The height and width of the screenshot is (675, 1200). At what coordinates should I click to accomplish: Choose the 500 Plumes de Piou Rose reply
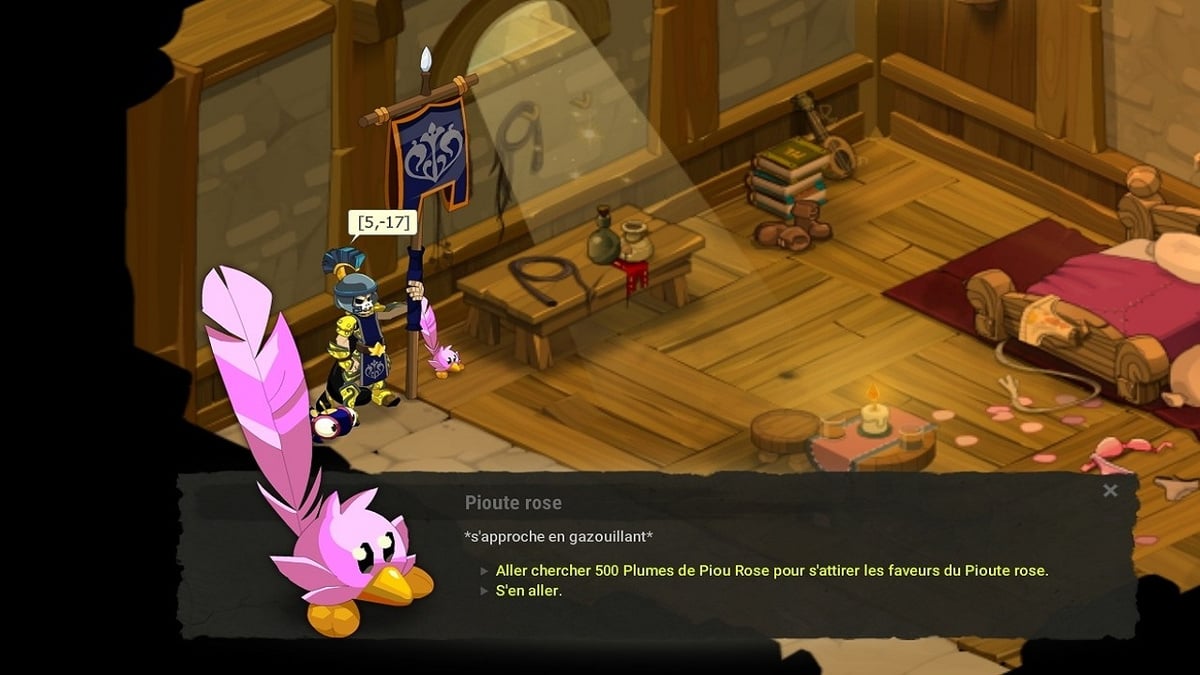click(x=771, y=570)
